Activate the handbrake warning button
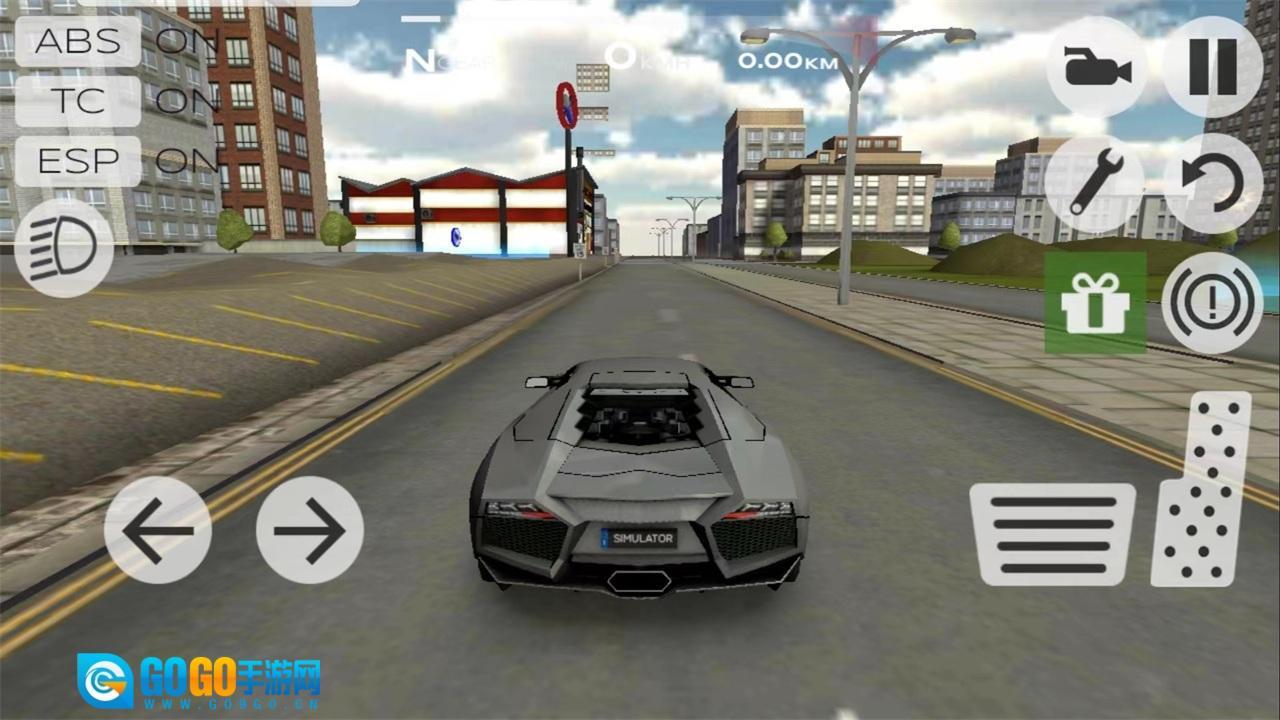 [x=1212, y=303]
